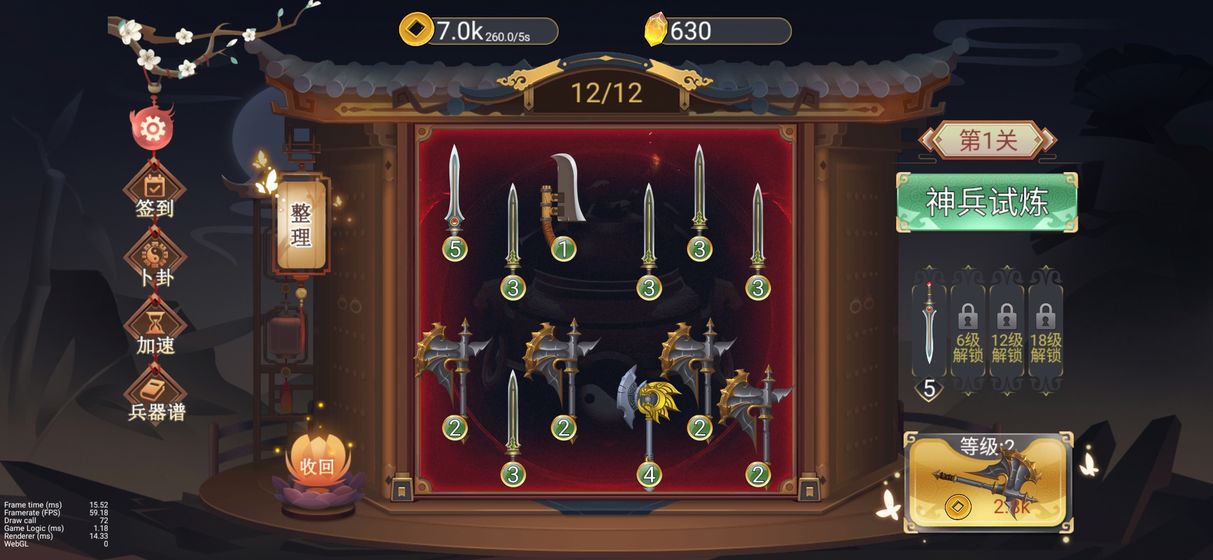This screenshot has height=560, width=1213.
Task: Click the 第1关 stage banner
Action: [987, 141]
